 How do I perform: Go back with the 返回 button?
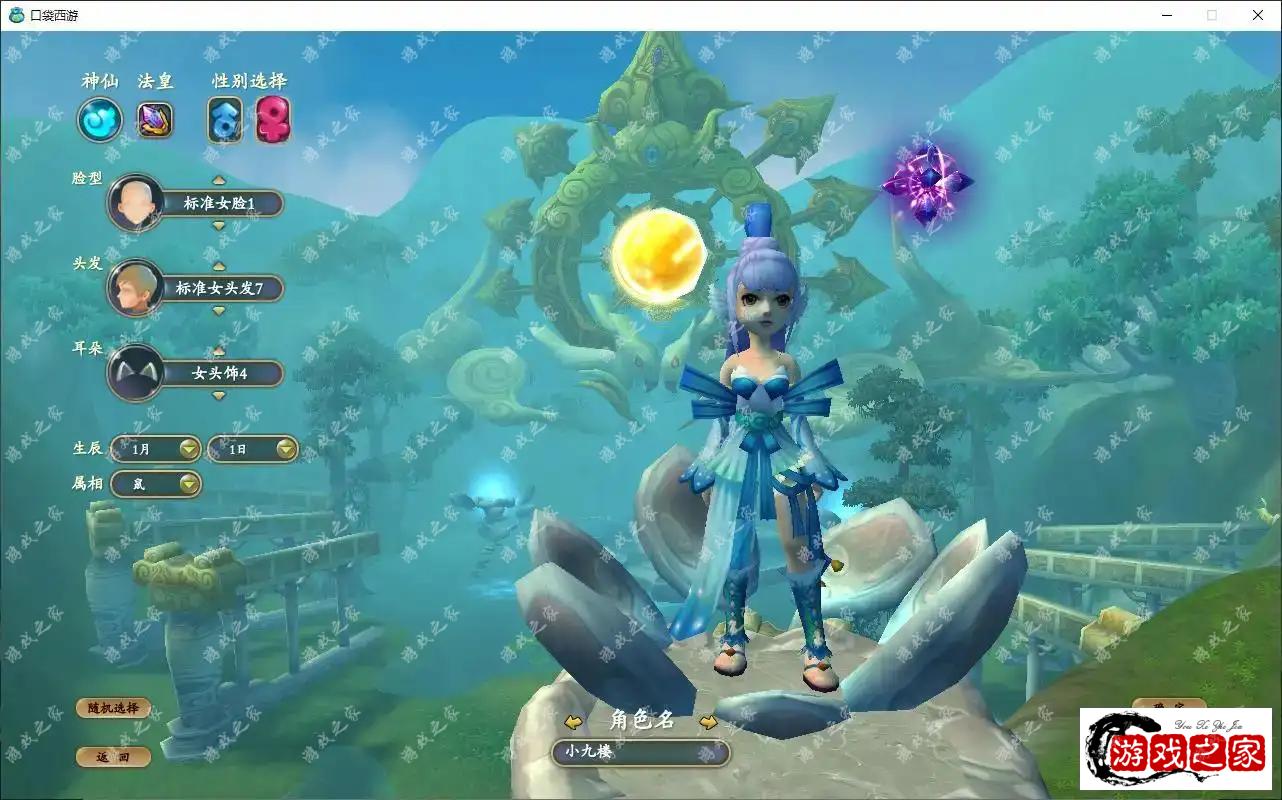(x=113, y=757)
